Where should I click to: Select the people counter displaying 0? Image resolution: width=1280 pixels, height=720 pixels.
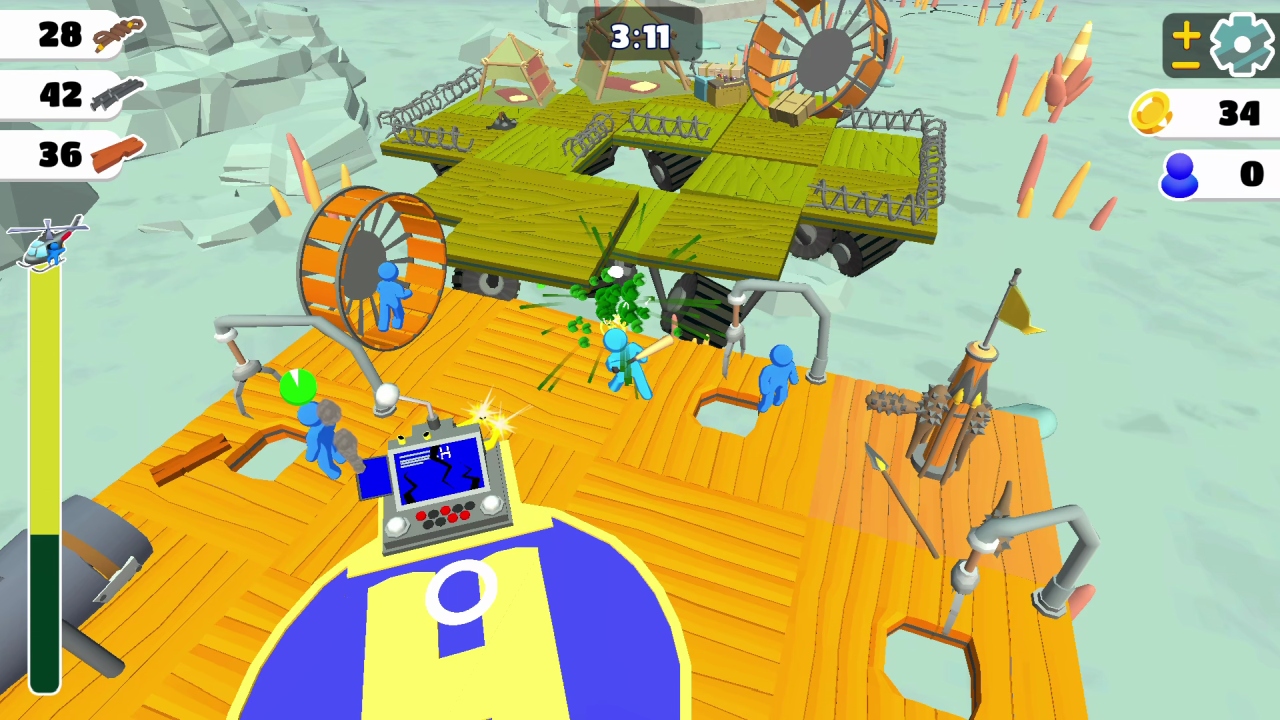click(x=1251, y=174)
